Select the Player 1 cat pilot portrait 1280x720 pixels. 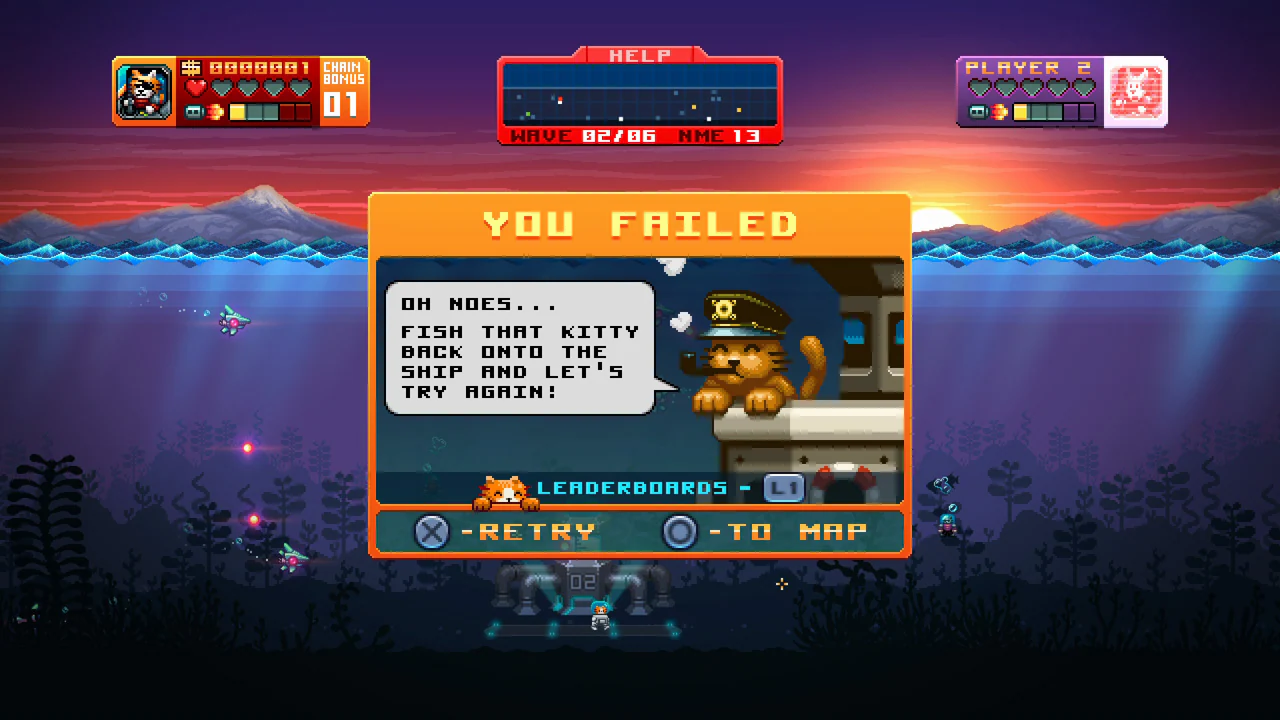tap(143, 90)
